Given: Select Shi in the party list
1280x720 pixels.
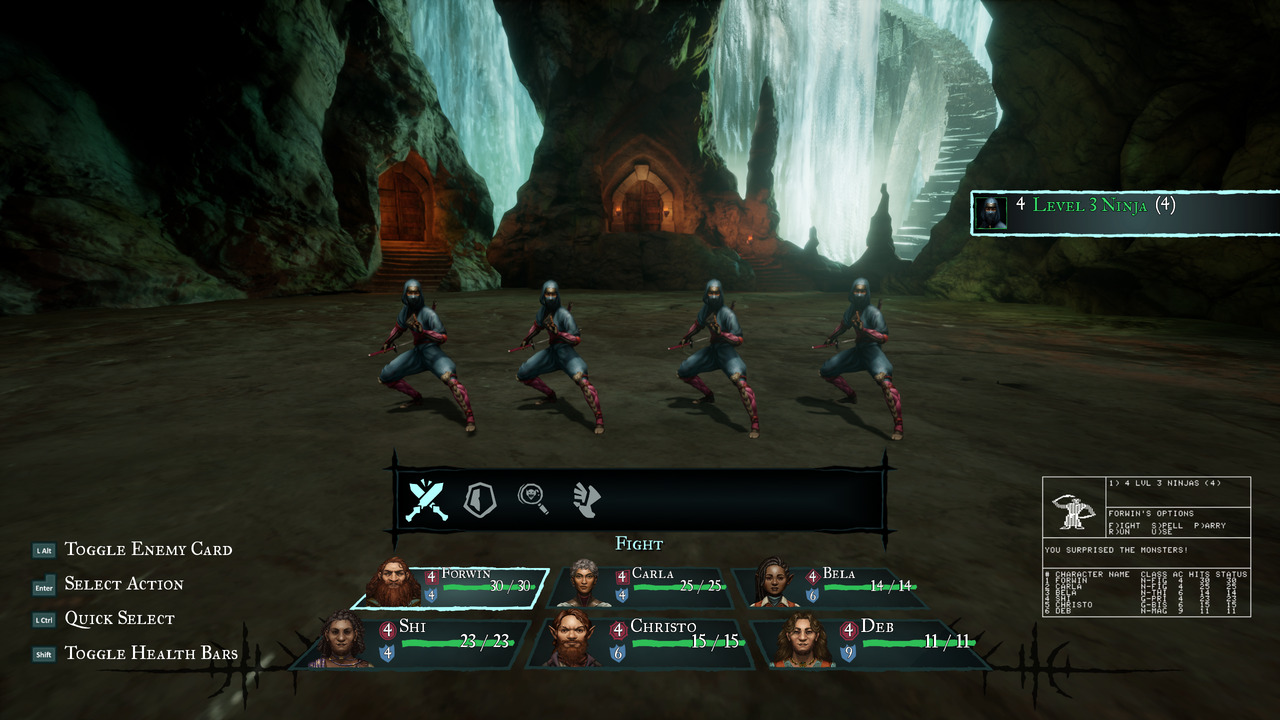Looking at the screenshot, I should [413, 641].
